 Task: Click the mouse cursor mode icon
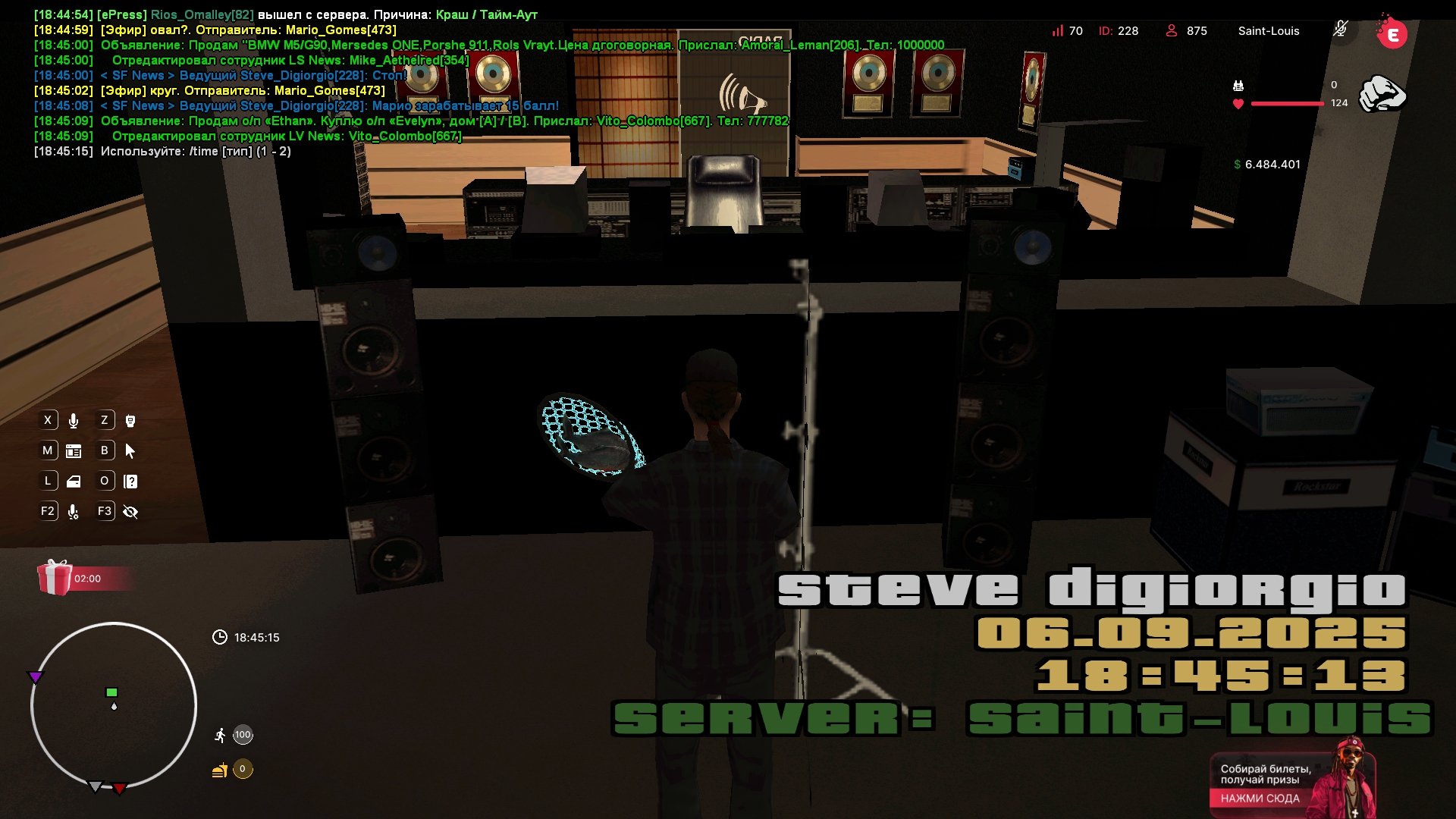pos(130,451)
